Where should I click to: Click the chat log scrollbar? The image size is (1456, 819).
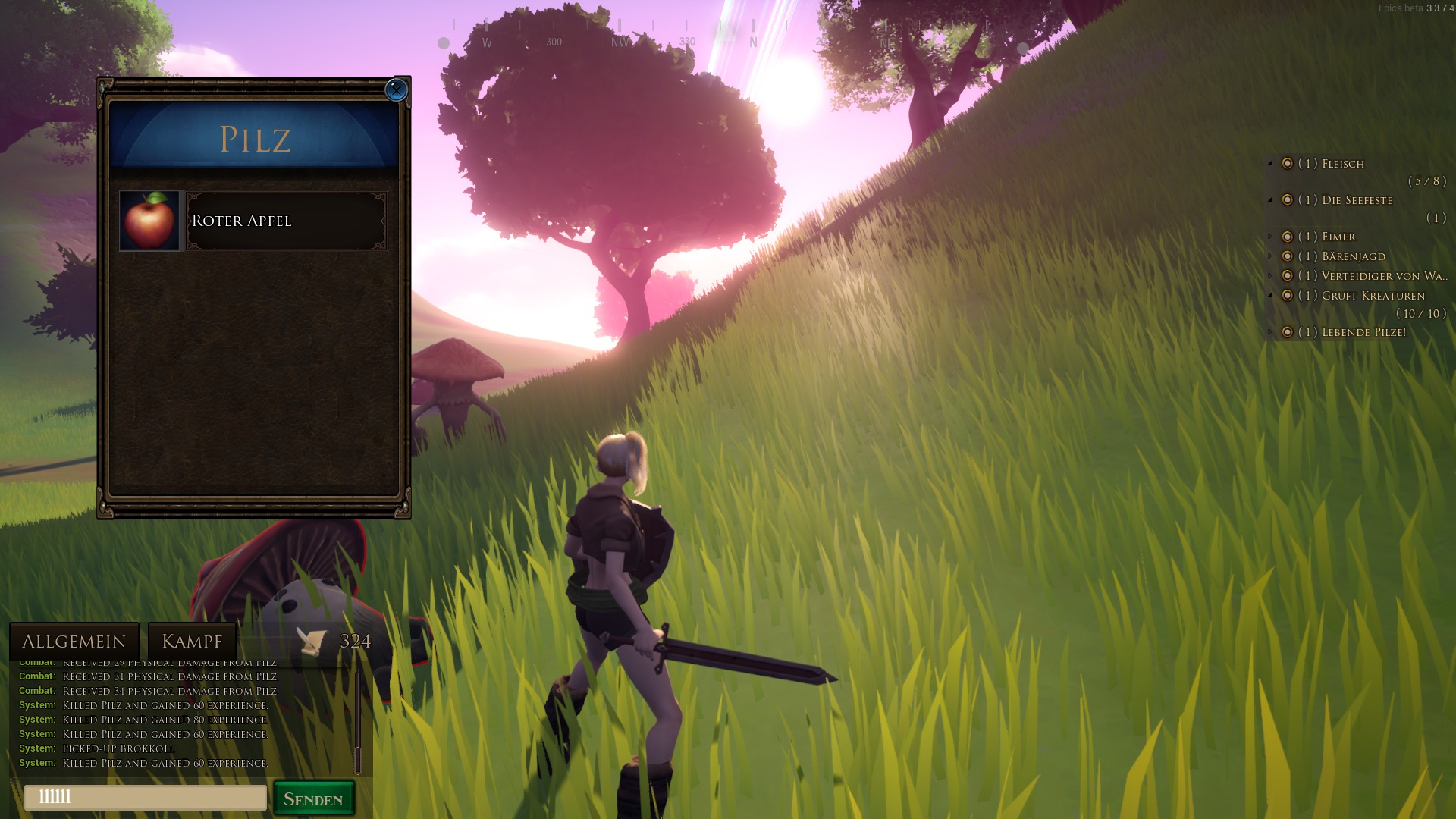tap(358, 720)
